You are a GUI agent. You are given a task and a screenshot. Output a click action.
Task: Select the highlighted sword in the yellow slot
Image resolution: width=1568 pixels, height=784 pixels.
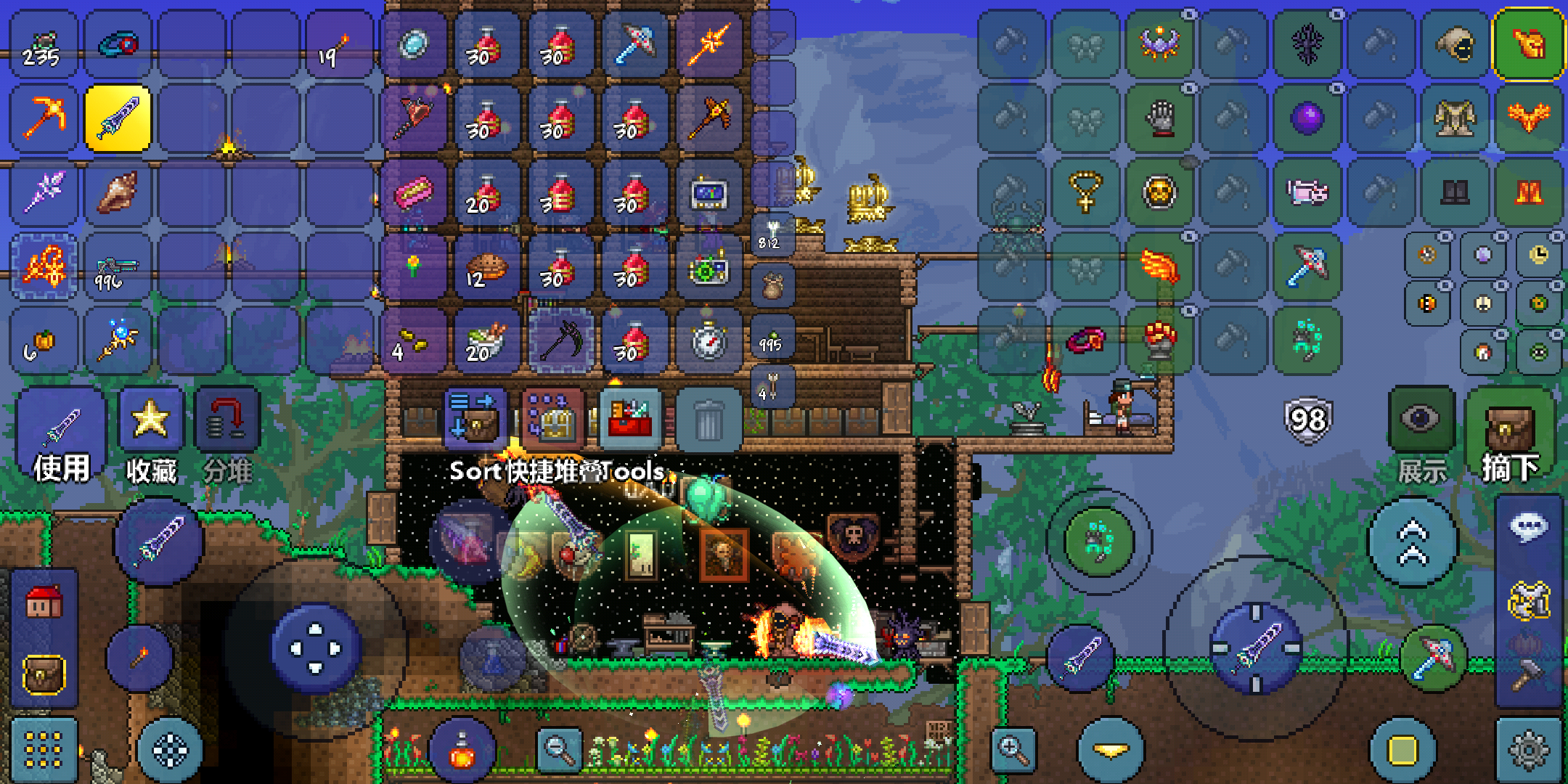tap(118, 118)
